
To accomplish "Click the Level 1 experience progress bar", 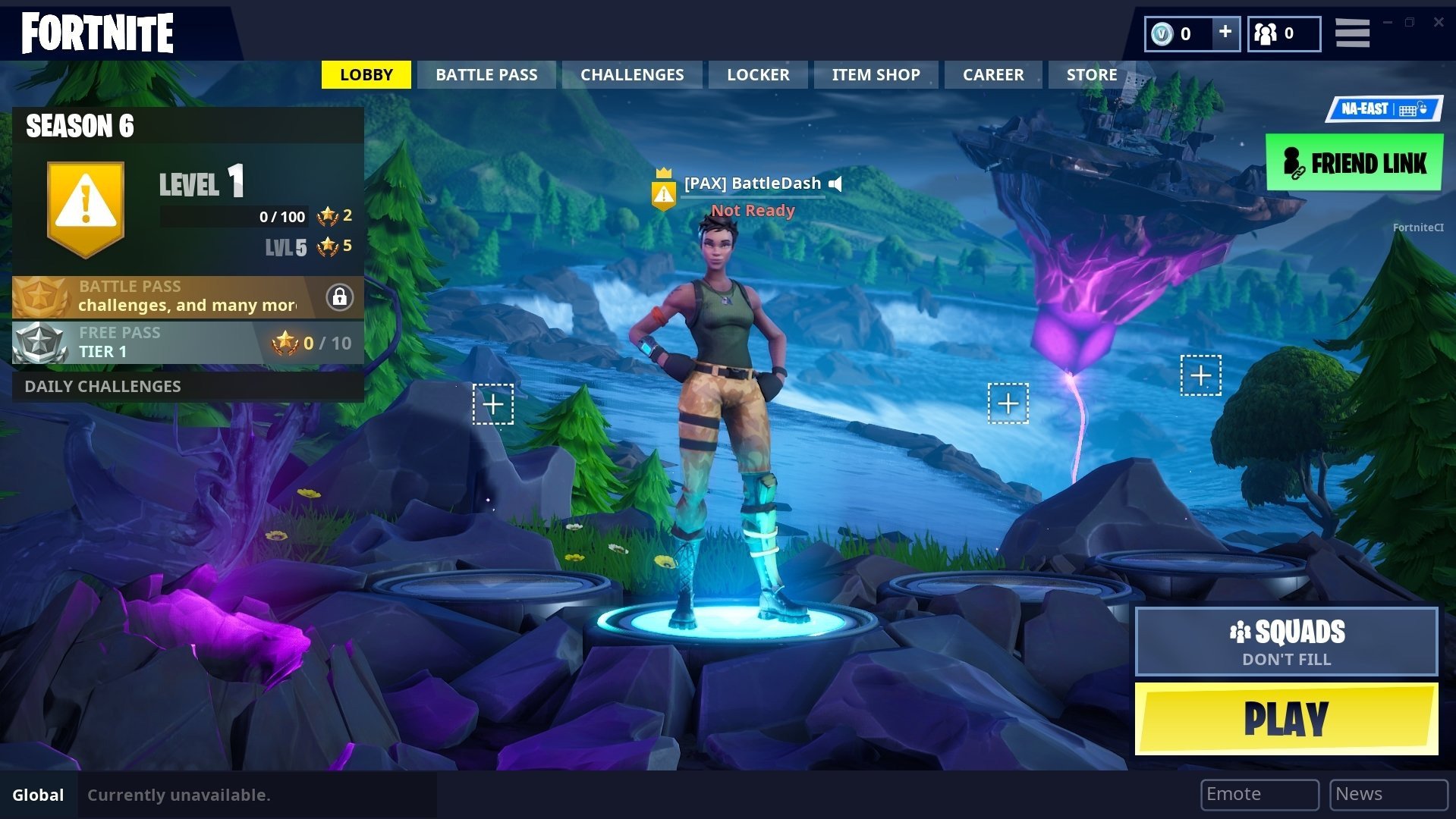I will tap(233, 216).
